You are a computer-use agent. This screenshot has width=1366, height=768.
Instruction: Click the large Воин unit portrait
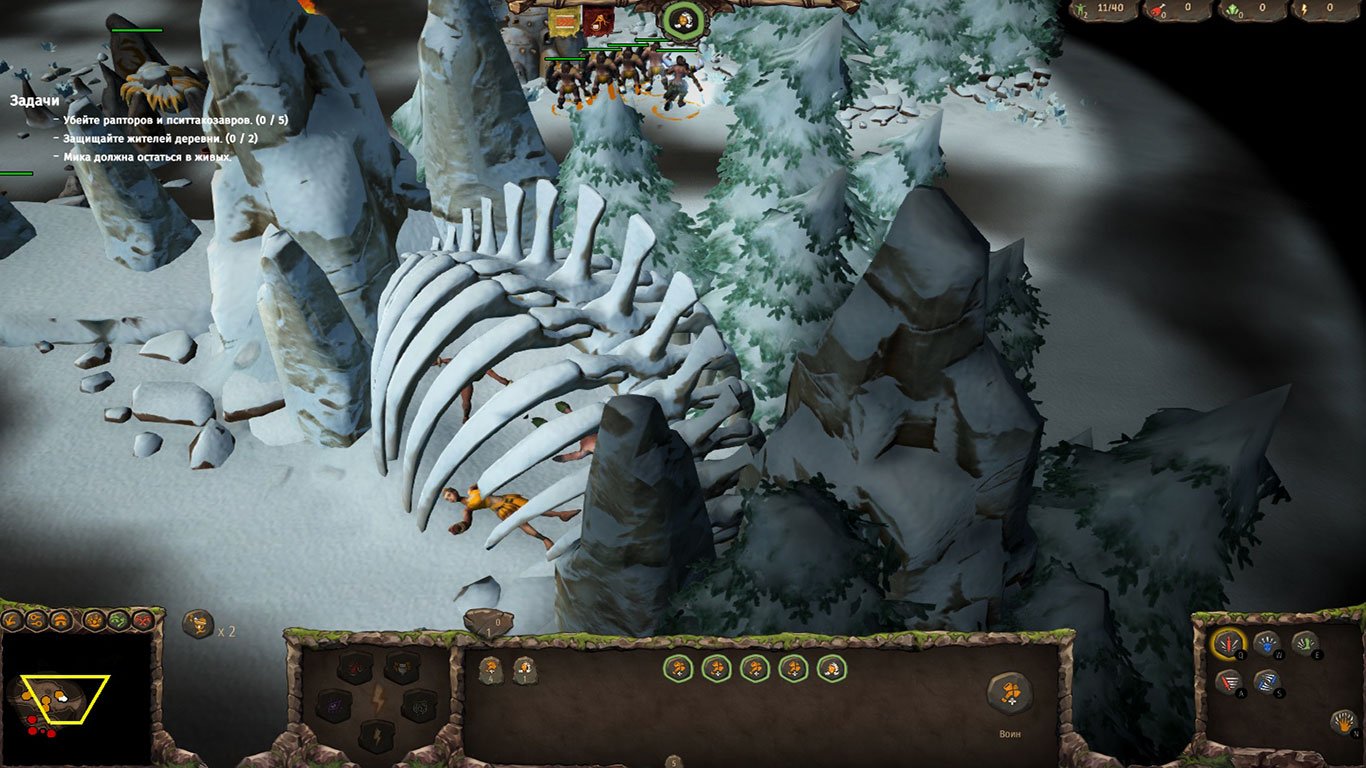coord(1010,693)
